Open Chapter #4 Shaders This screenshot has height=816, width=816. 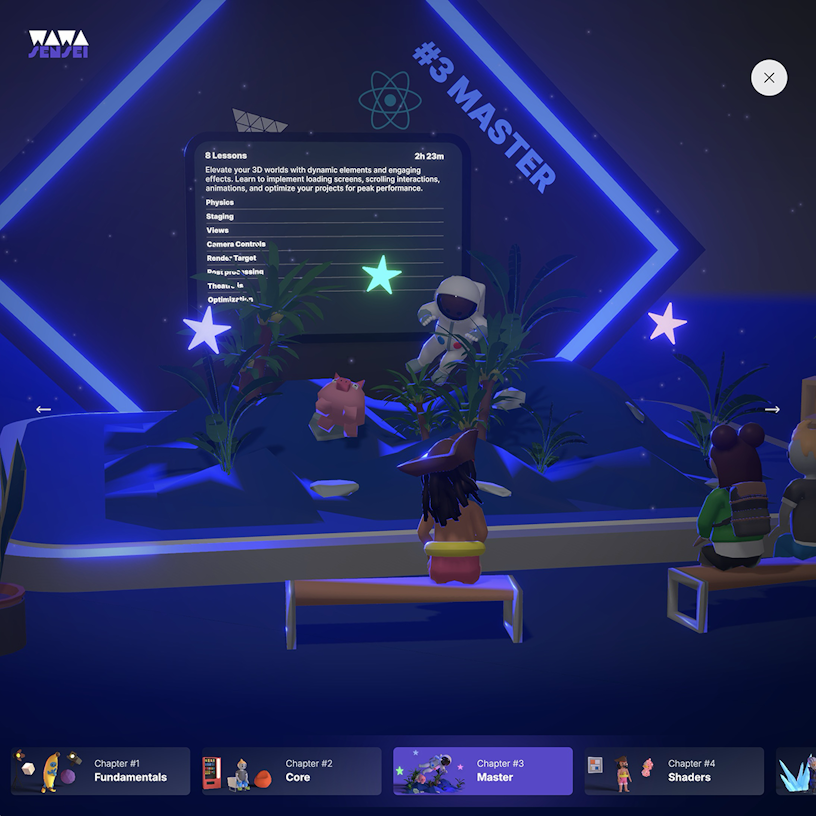click(x=673, y=771)
